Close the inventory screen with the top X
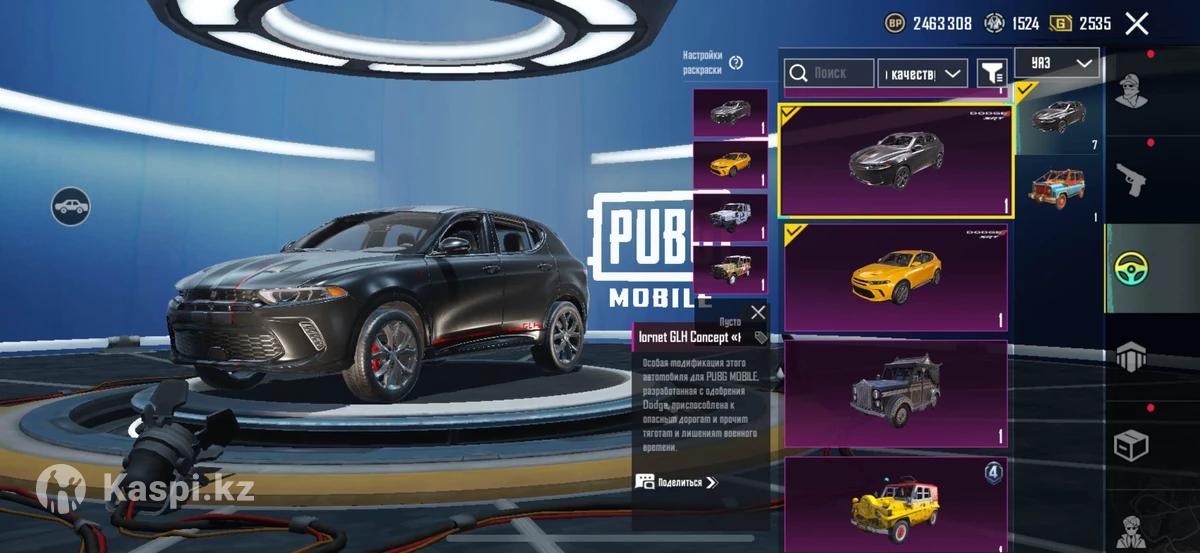 tap(1136, 24)
